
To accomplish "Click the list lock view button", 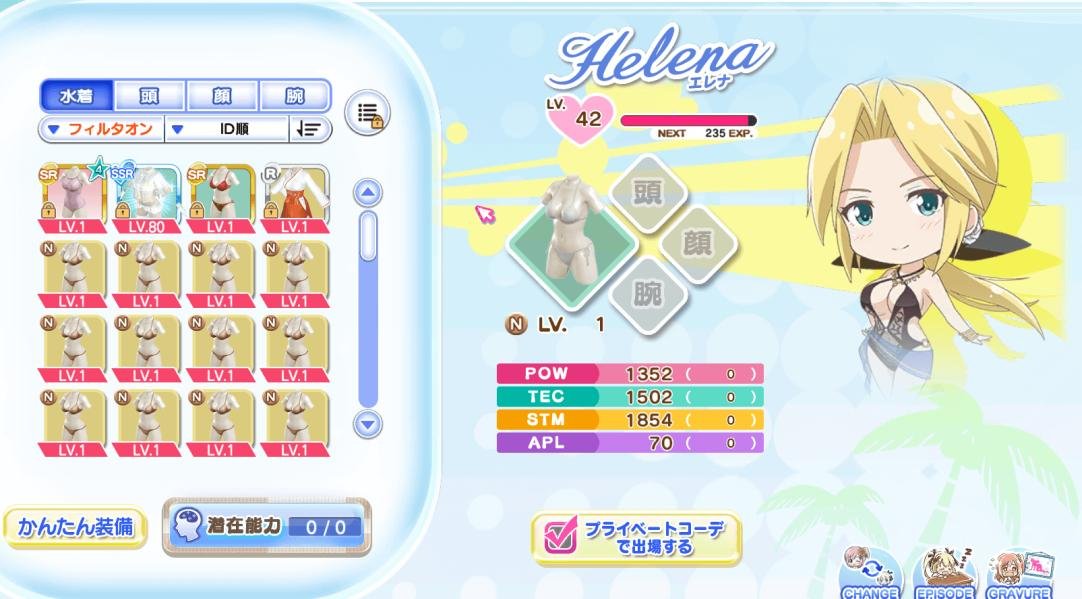I will (367, 113).
